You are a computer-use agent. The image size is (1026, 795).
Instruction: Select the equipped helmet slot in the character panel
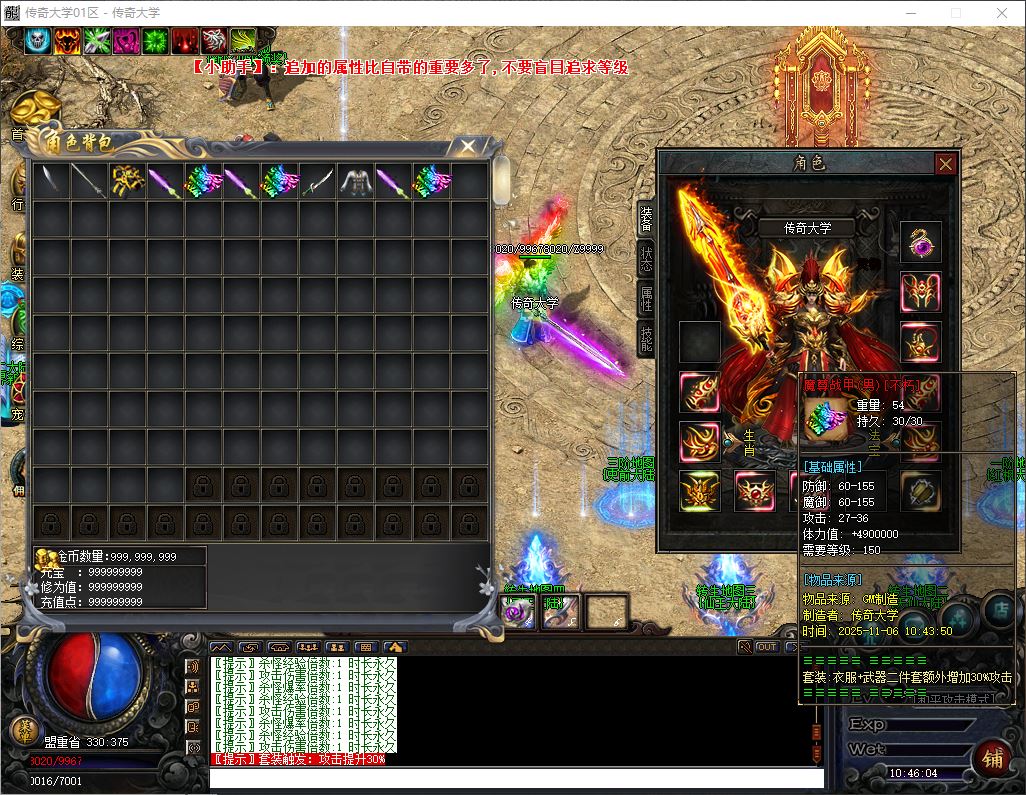coord(920,292)
